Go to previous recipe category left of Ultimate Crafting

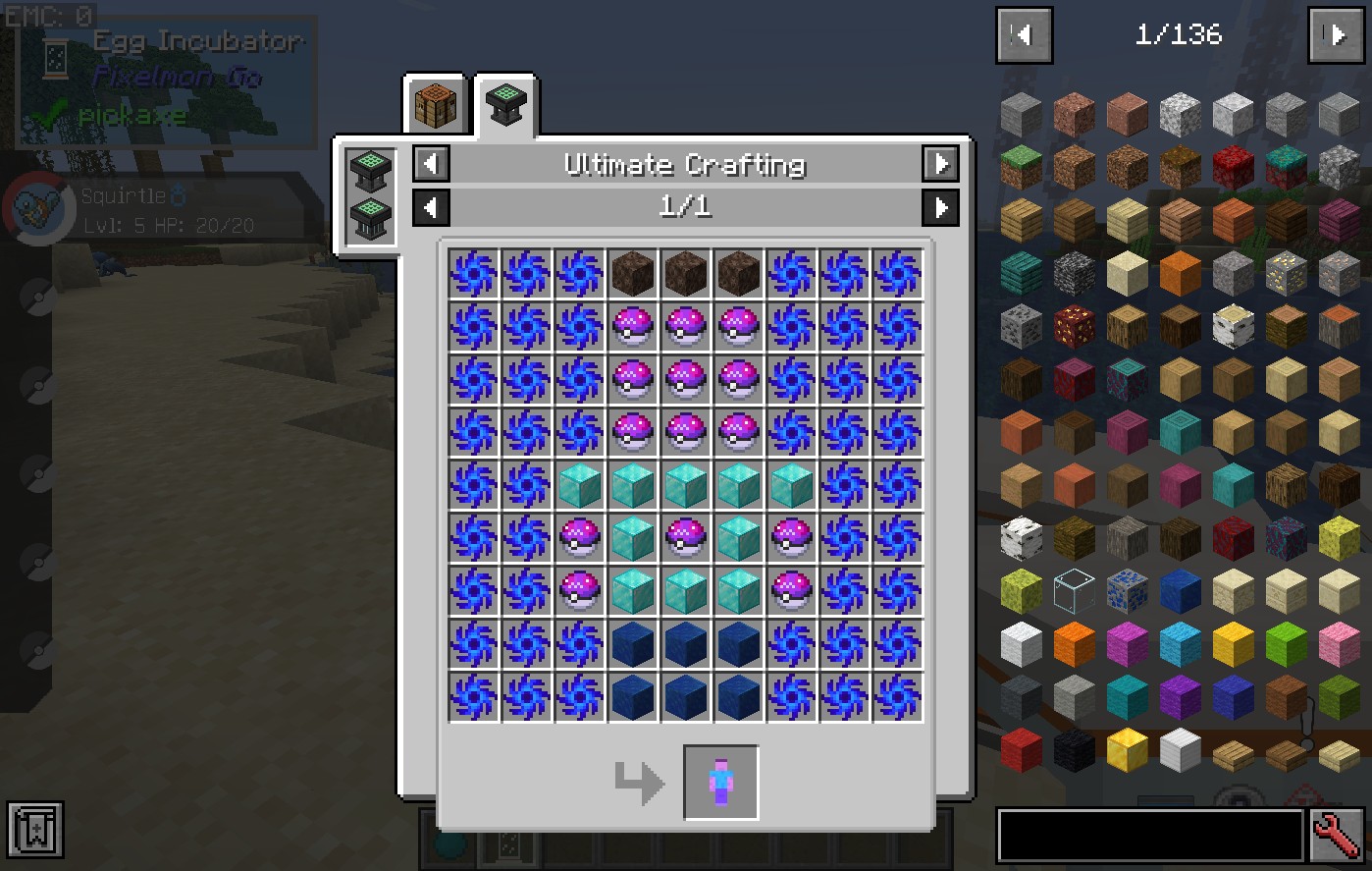(432, 164)
